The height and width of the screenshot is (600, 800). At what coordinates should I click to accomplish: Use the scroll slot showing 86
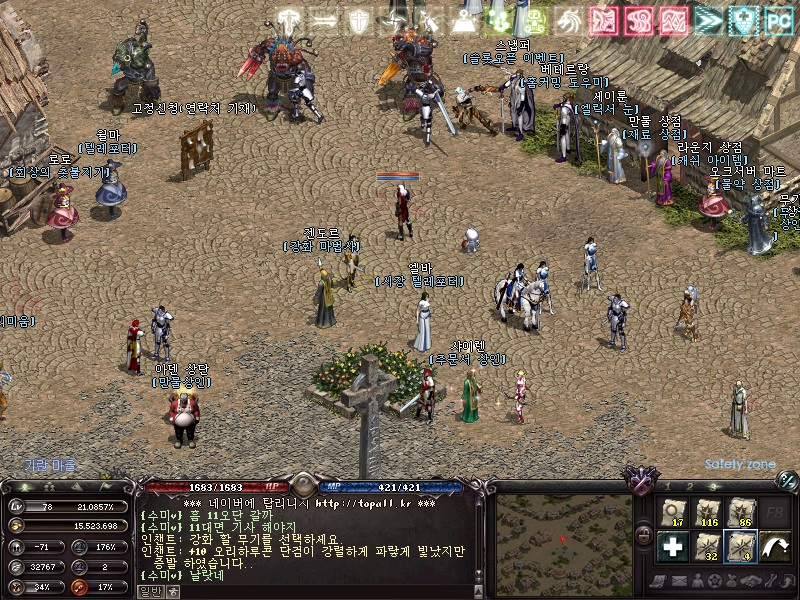pos(741,512)
